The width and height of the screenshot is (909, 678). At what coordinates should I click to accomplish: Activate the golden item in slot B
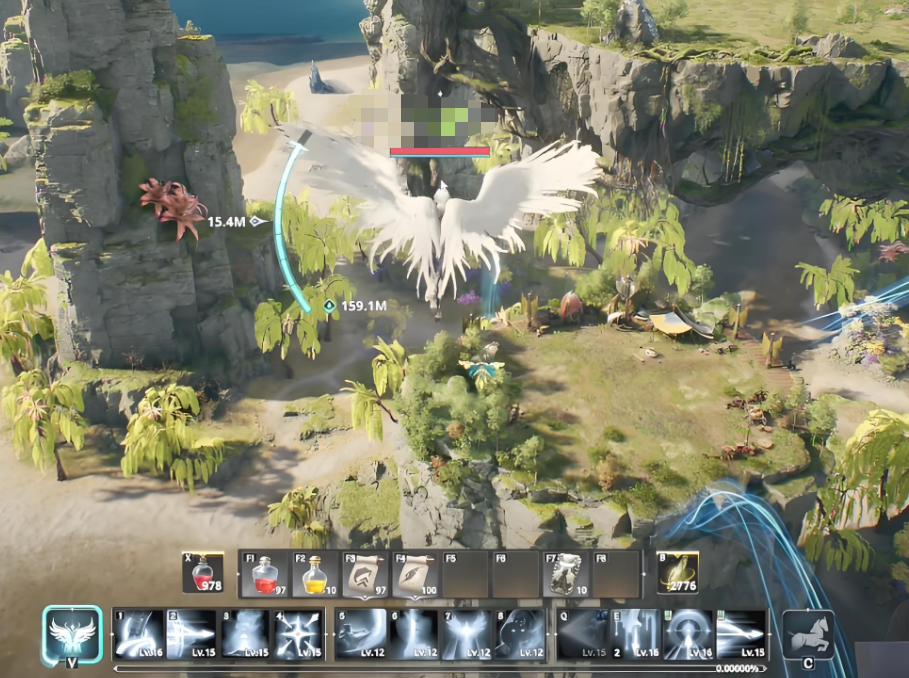pos(678,574)
